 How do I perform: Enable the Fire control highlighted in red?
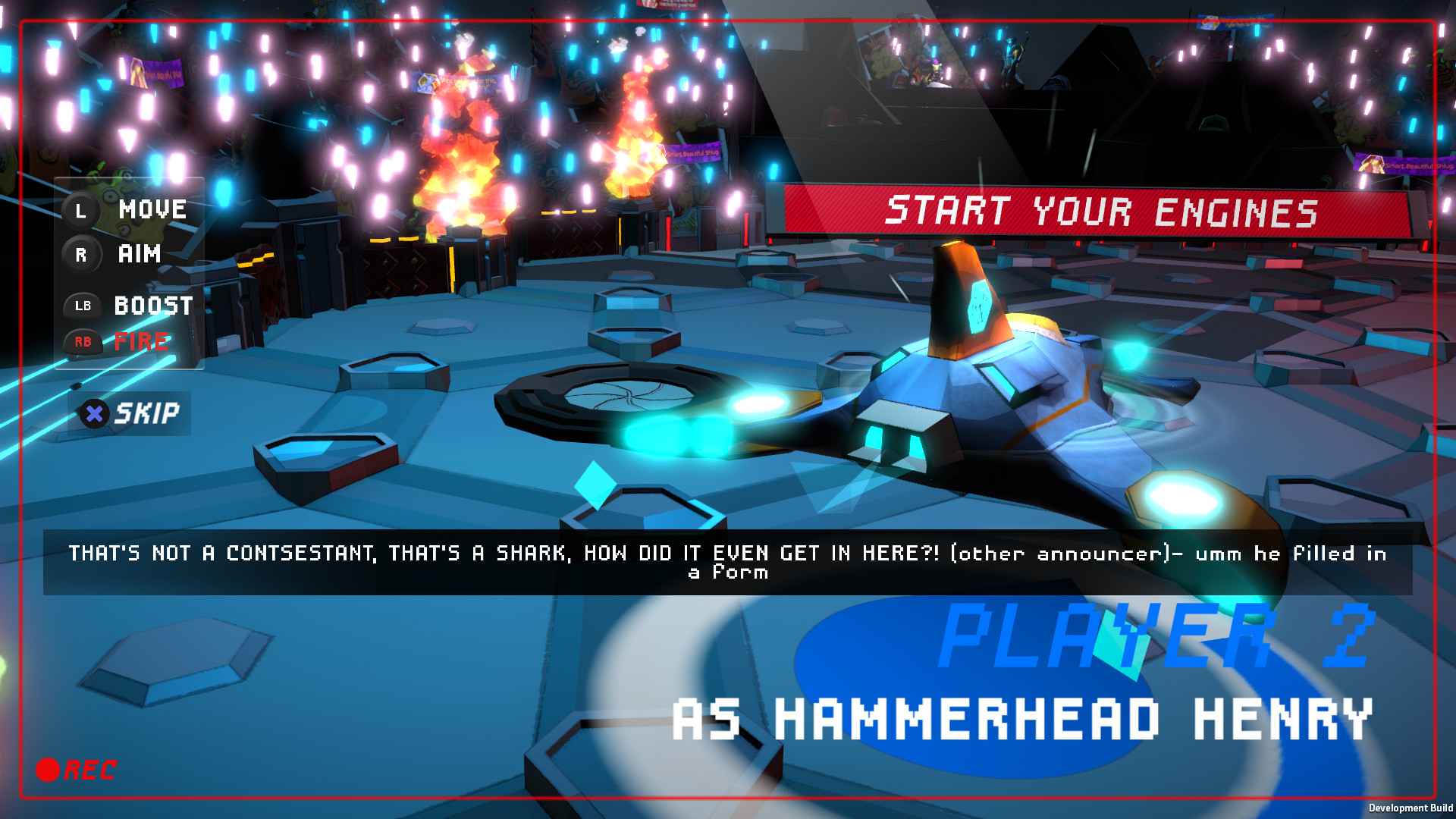pos(140,342)
